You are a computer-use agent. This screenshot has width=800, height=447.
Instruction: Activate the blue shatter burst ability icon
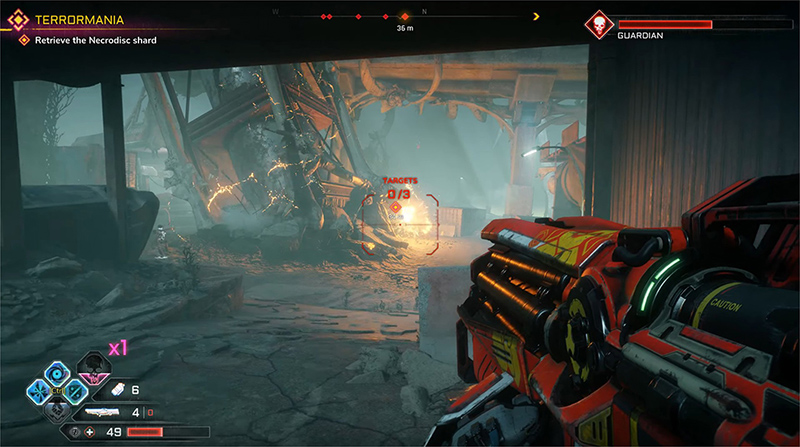(x=34, y=391)
